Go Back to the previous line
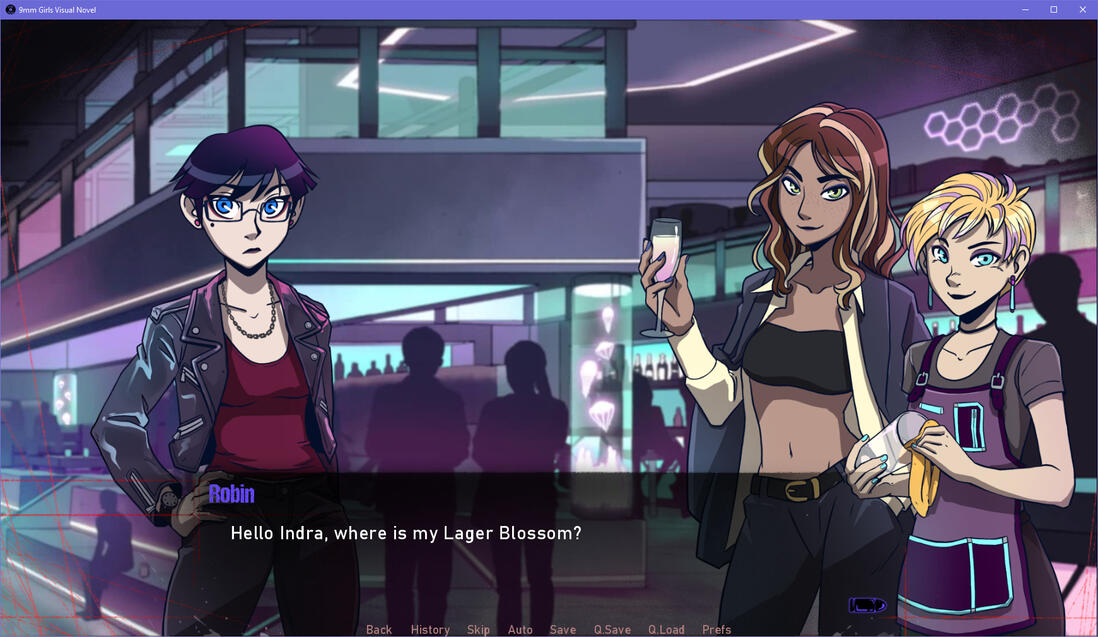The height and width of the screenshot is (637, 1098). (379, 629)
